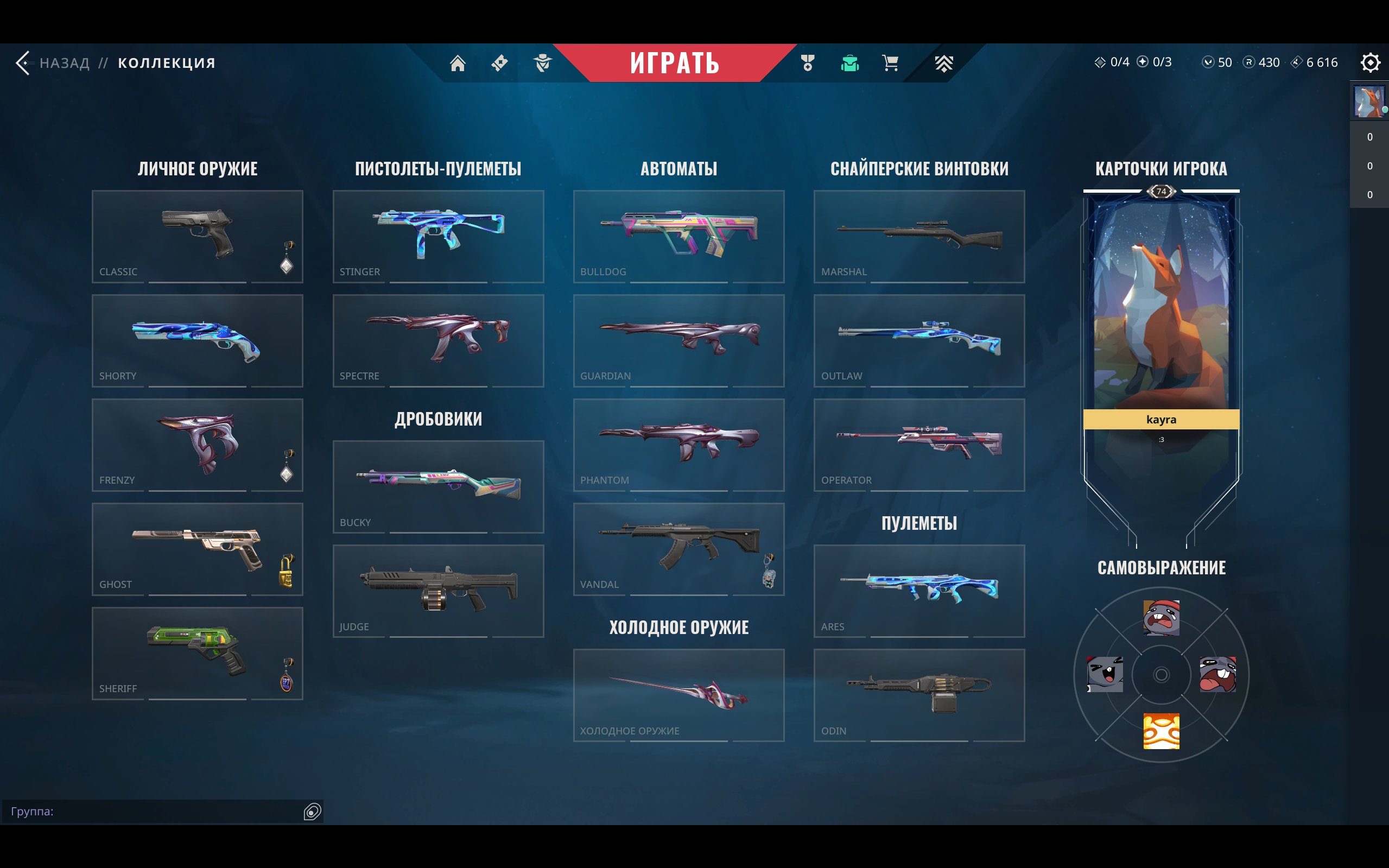The height and width of the screenshot is (868, 1389).
Task: Open the Ghost pistol skin slot
Action: click(197, 549)
